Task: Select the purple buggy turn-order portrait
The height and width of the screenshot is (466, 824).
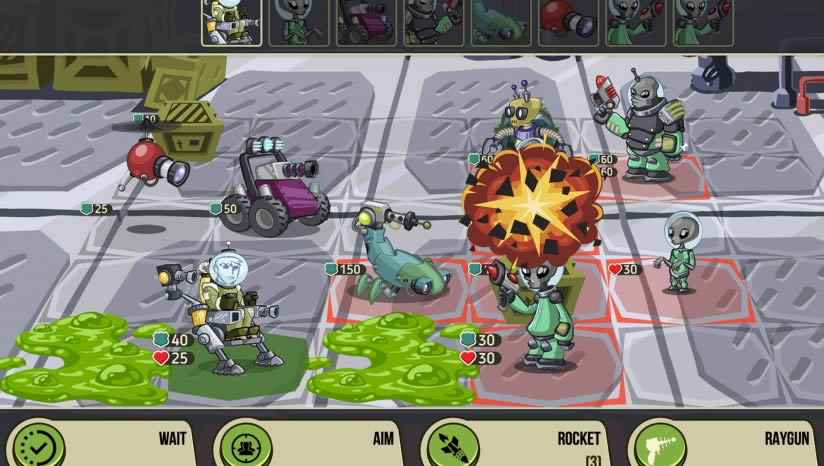Action: 366,22
